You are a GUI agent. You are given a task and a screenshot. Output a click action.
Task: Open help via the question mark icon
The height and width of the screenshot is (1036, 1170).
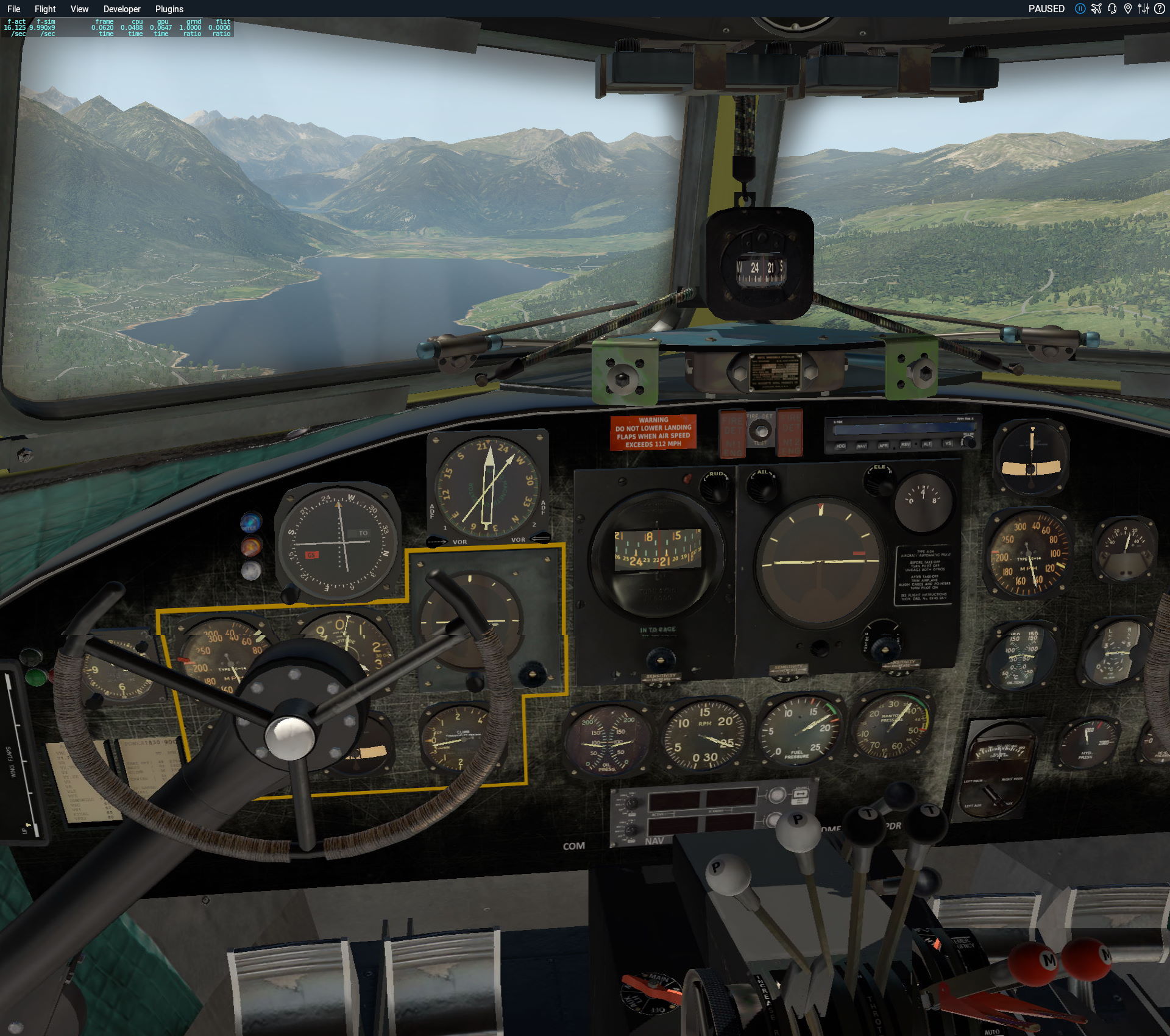[1160, 9]
